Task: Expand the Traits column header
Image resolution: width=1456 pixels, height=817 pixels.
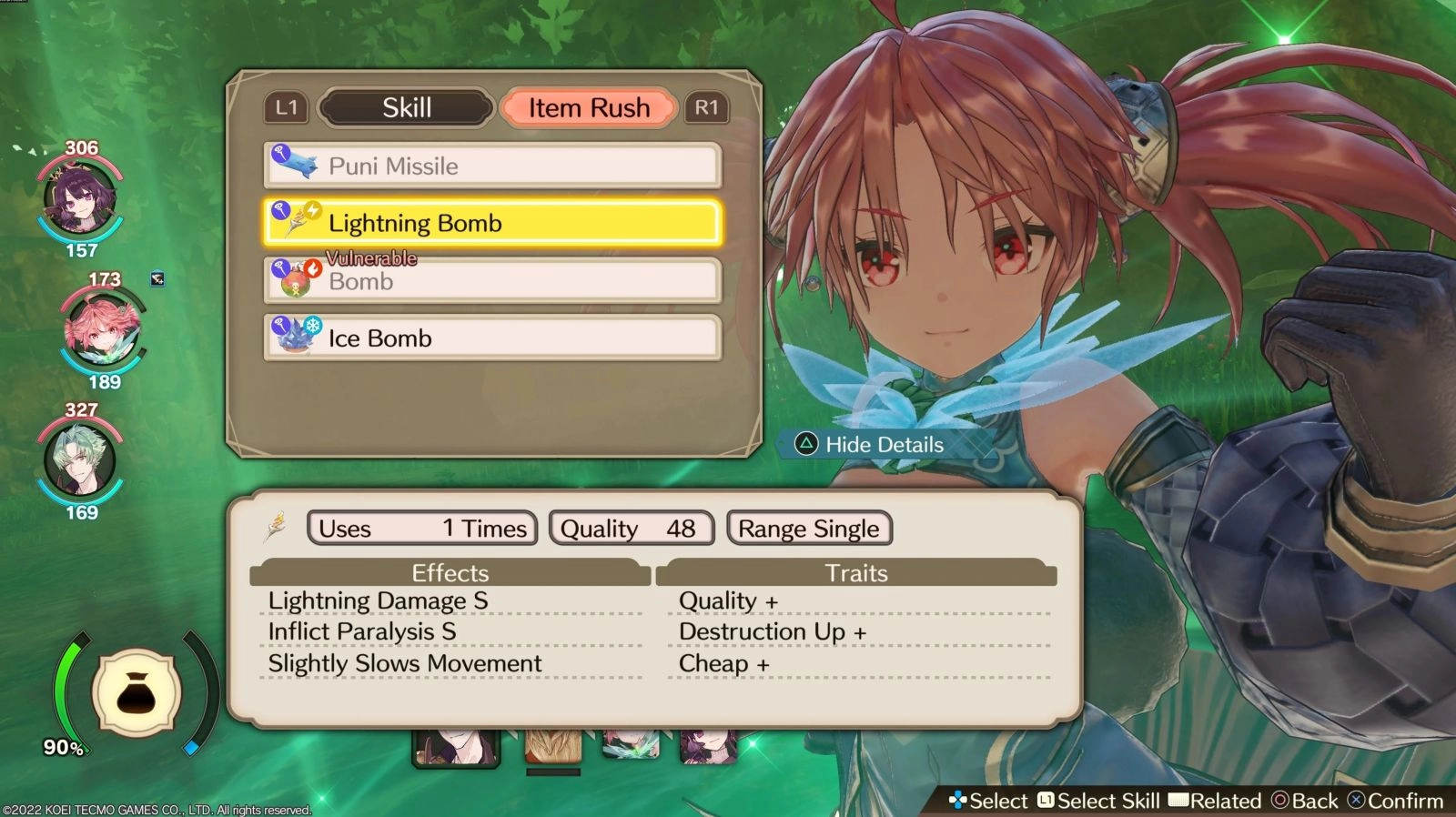Action: click(x=857, y=573)
